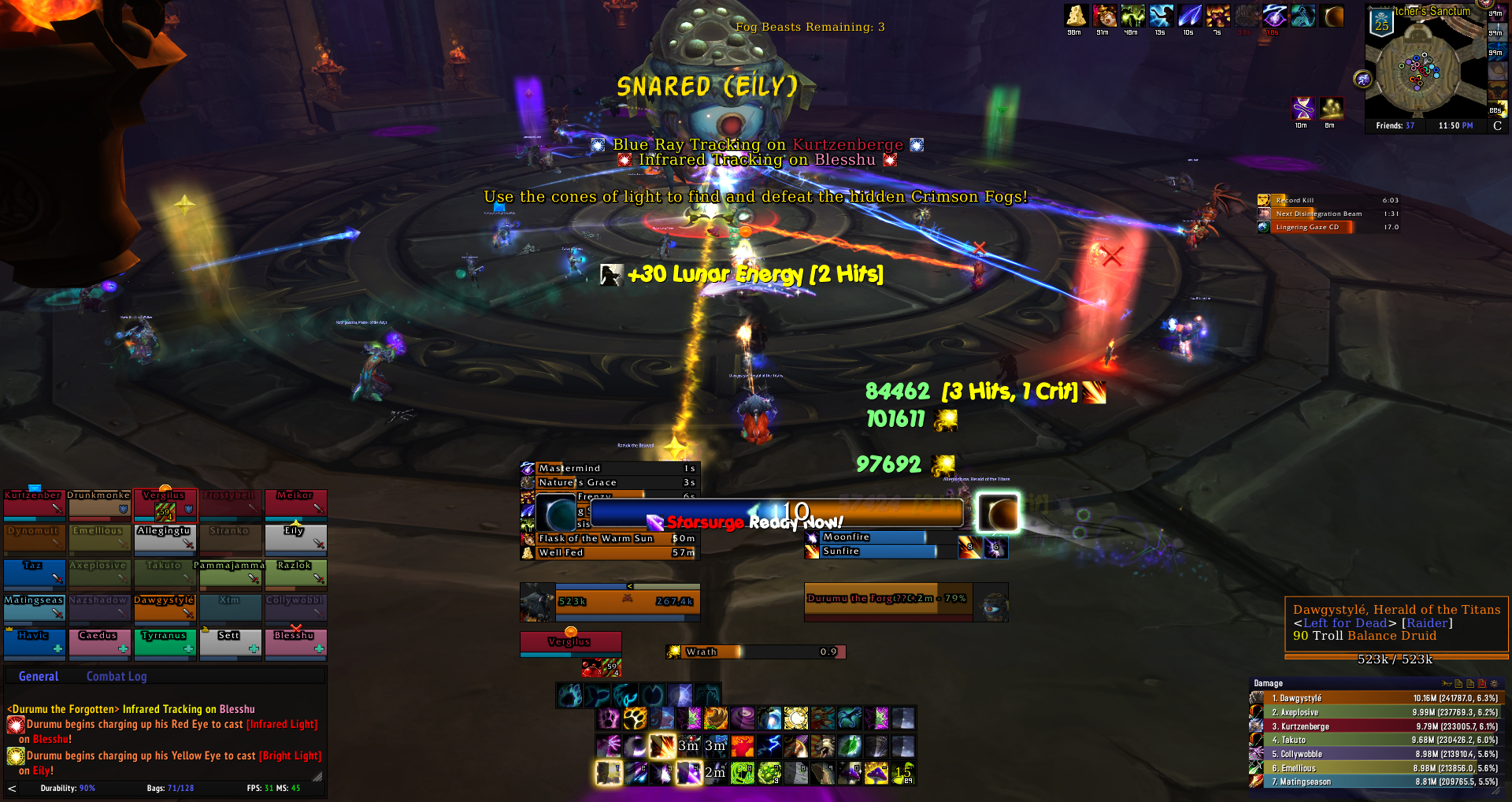Image resolution: width=1512 pixels, height=802 pixels.
Task: Activate the green leaf ability icon
Action: (x=850, y=745)
